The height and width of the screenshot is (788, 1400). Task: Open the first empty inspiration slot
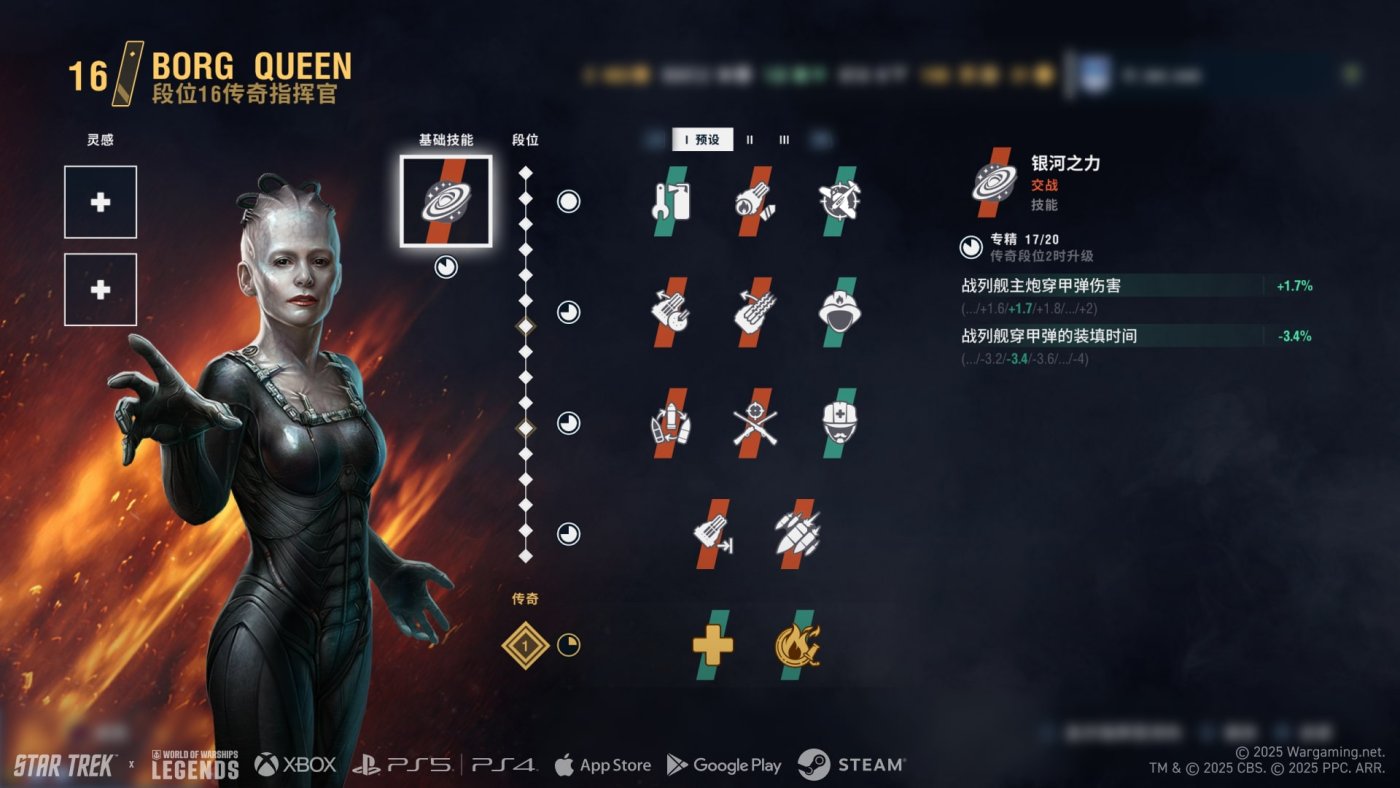(100, 202)
